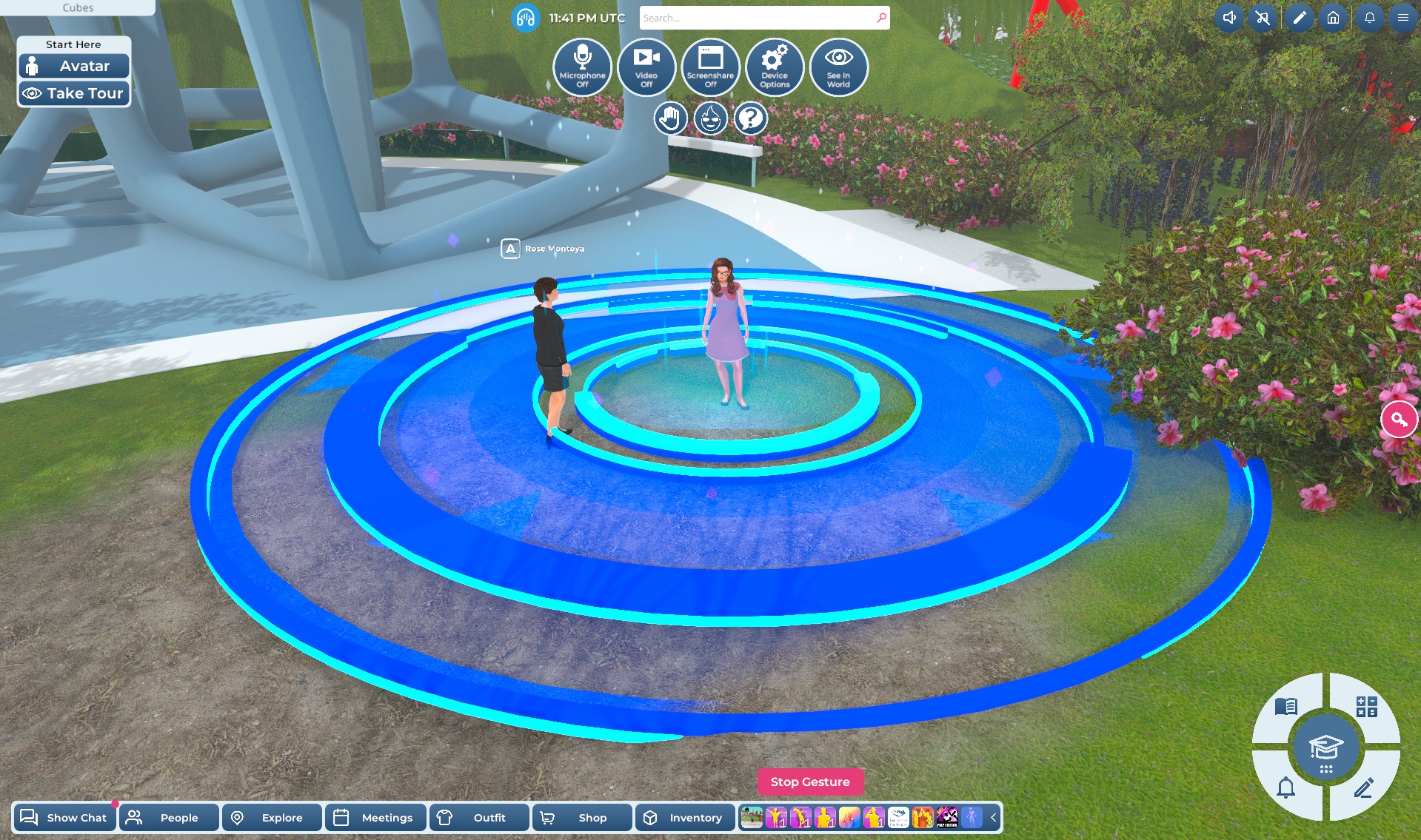
Task: Click the emoji reactions face icon
Action: (x=710, y=118)
